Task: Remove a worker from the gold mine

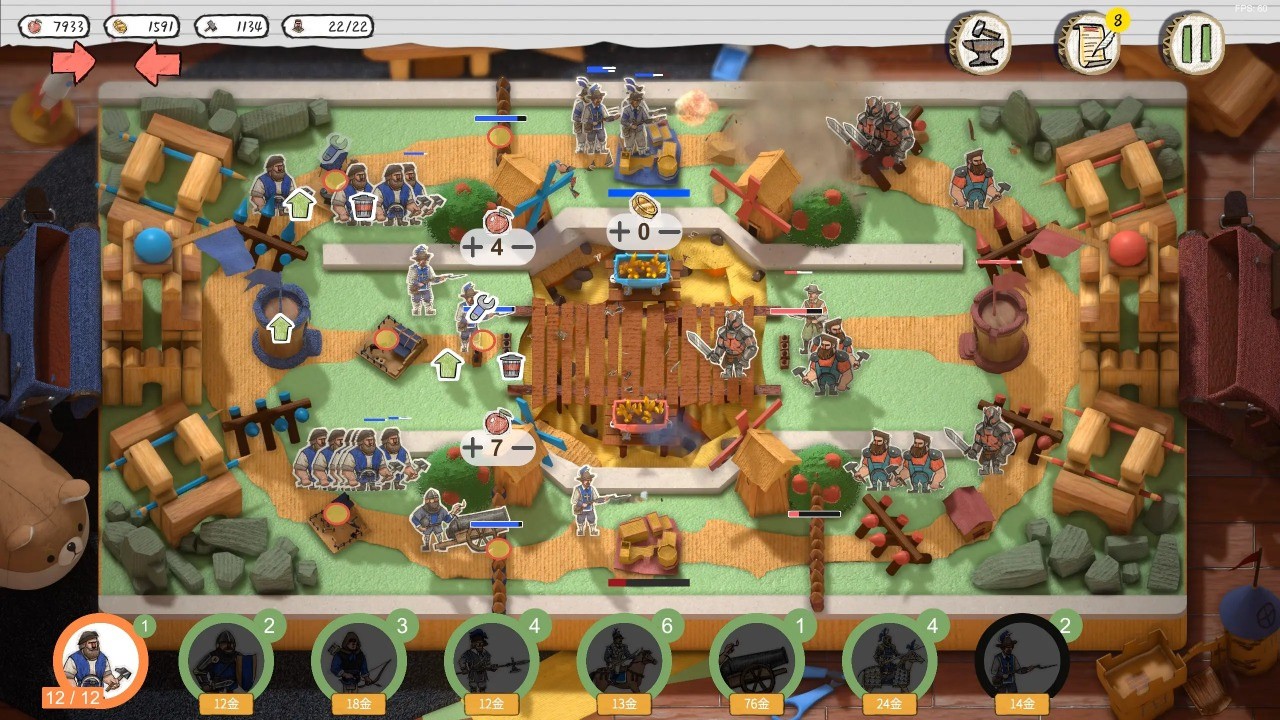Action: 669,232
